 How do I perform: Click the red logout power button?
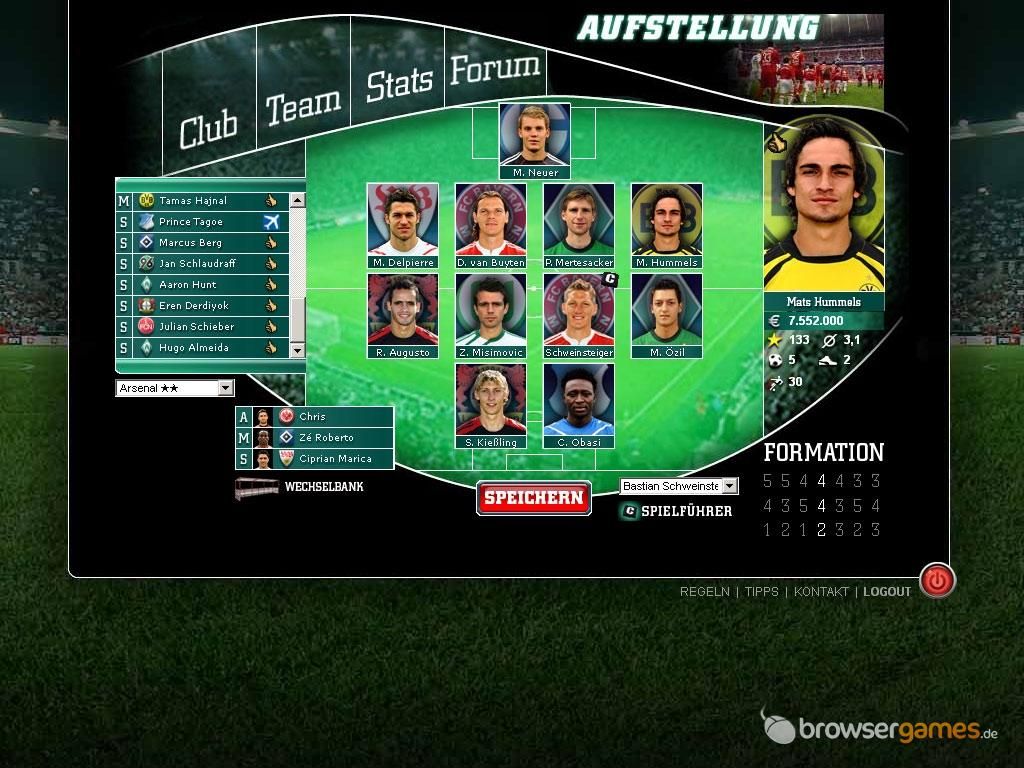[937, 581]
